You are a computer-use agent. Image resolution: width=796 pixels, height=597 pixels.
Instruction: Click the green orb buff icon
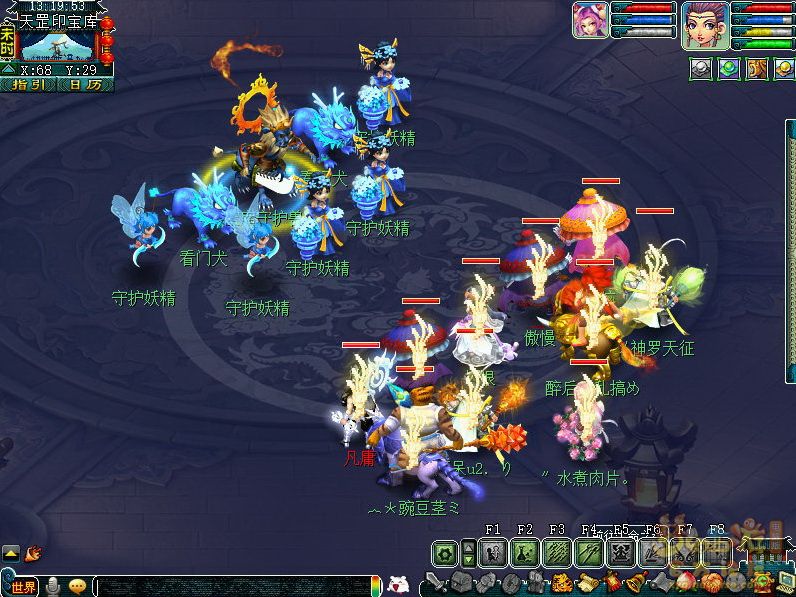730,67
